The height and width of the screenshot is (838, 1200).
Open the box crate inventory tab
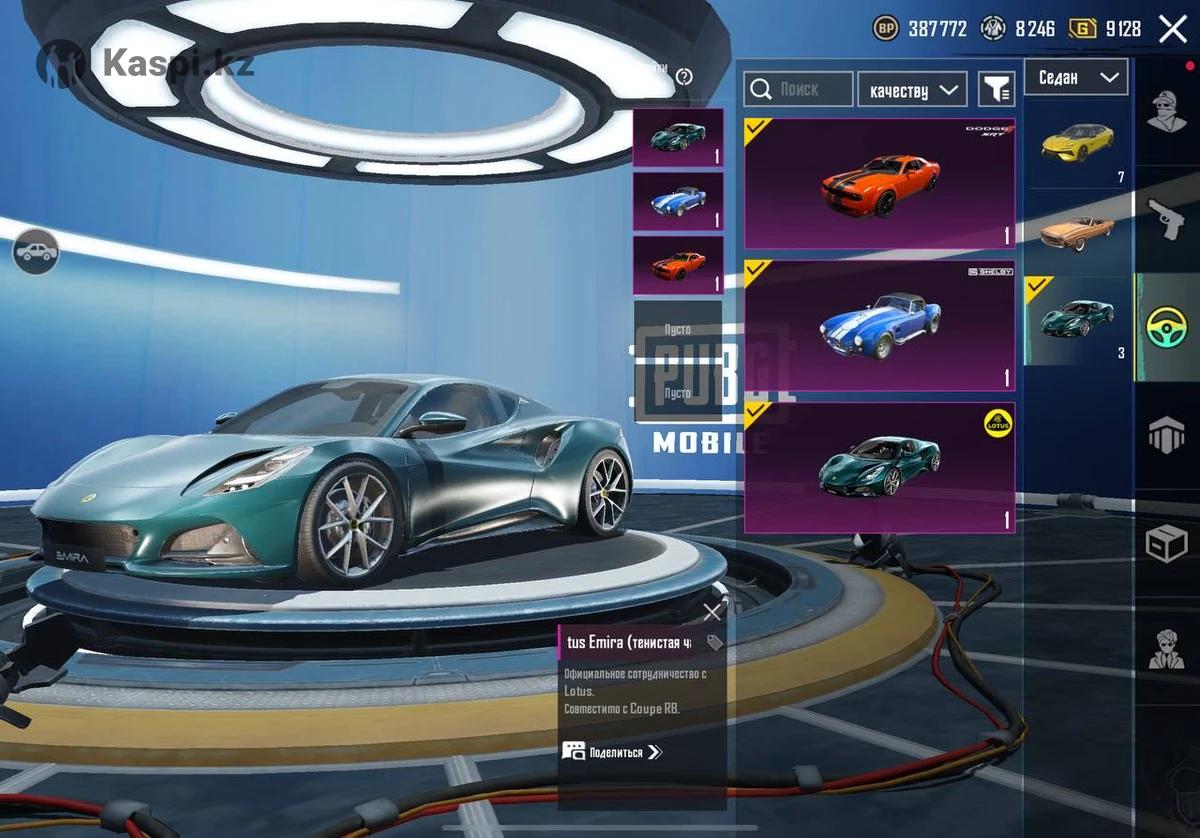point(1166,543)
